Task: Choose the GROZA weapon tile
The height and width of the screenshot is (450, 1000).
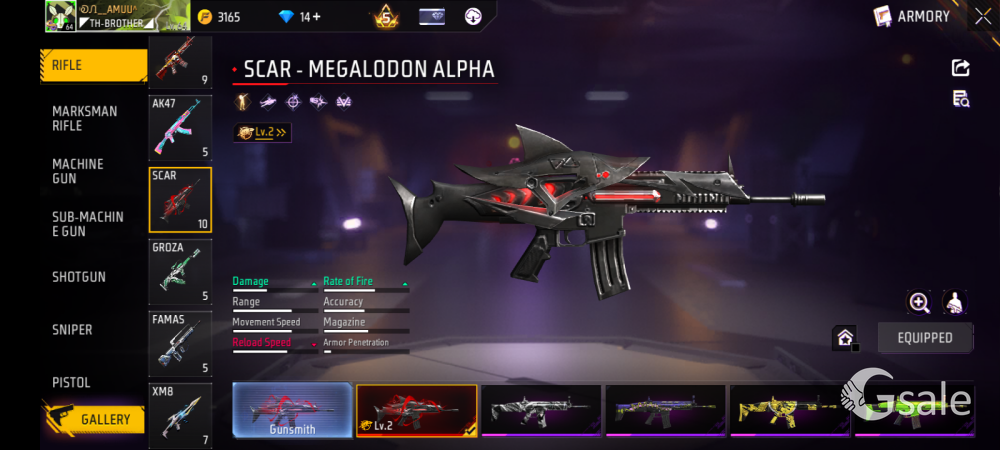Action: [x=180, y=271]
